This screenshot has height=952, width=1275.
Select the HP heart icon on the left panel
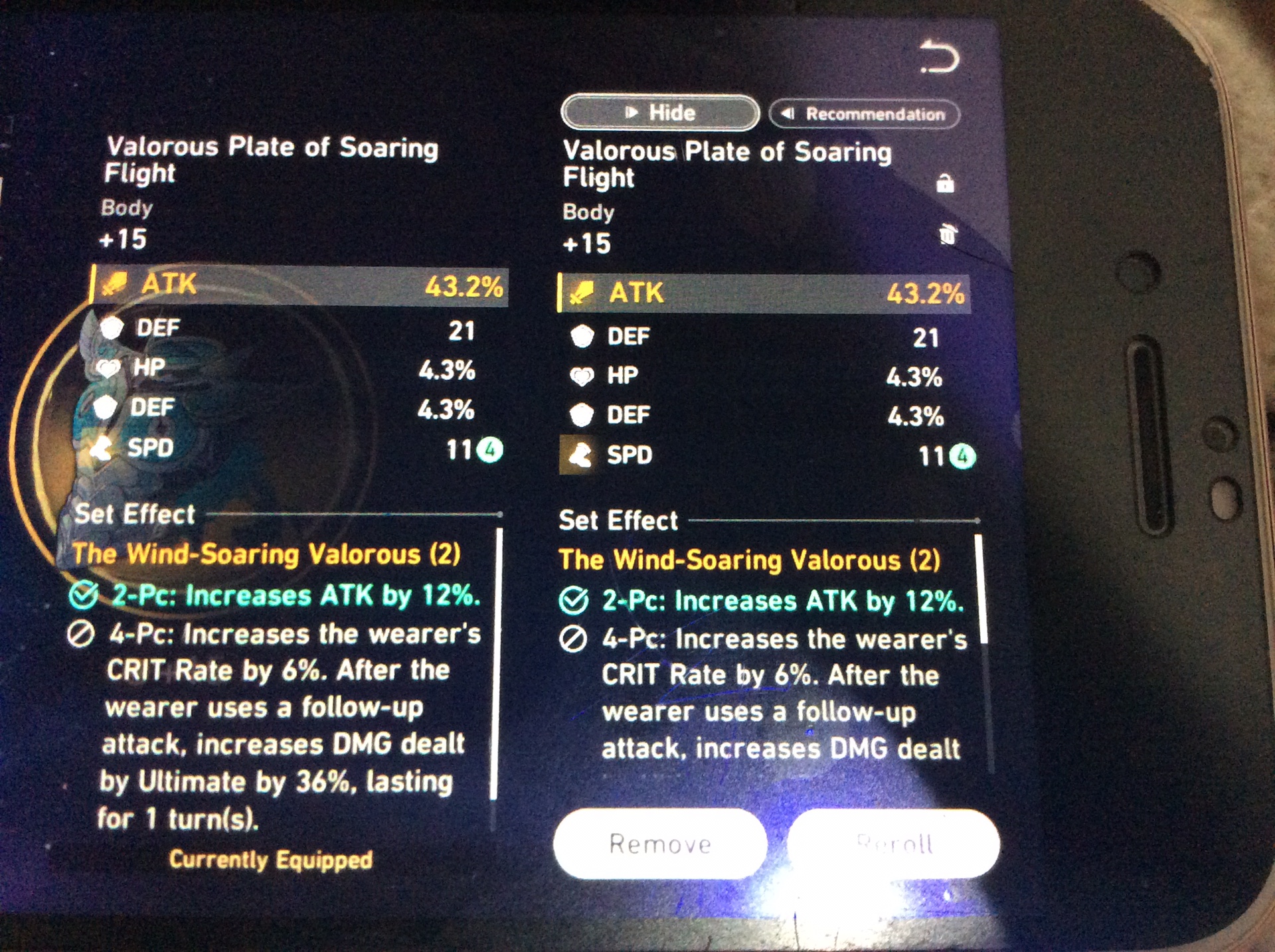tap(110, 369)
